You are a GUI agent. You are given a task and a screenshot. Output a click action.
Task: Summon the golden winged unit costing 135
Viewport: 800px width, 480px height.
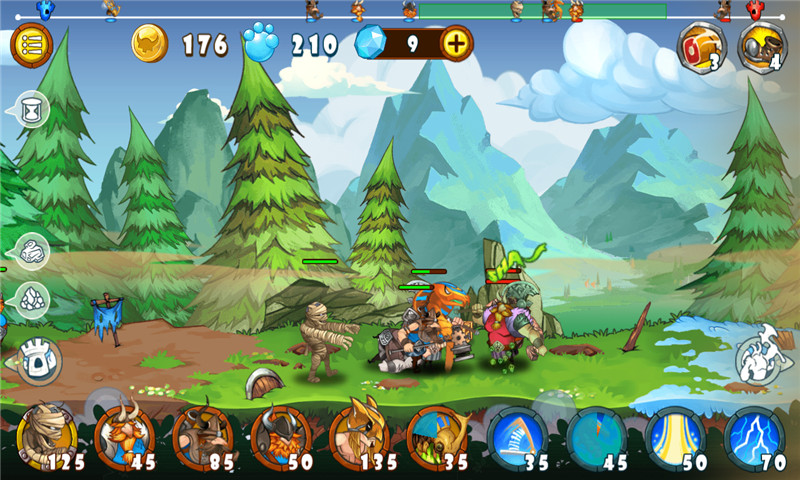coord(359,436)
